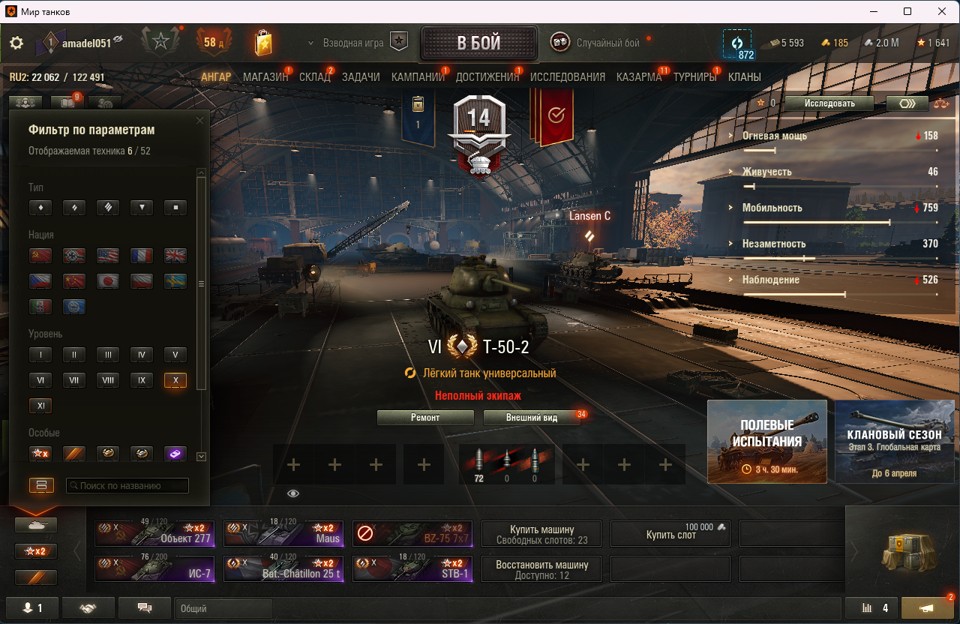Start battle with the В БОЙ button

tap(478, 43)
